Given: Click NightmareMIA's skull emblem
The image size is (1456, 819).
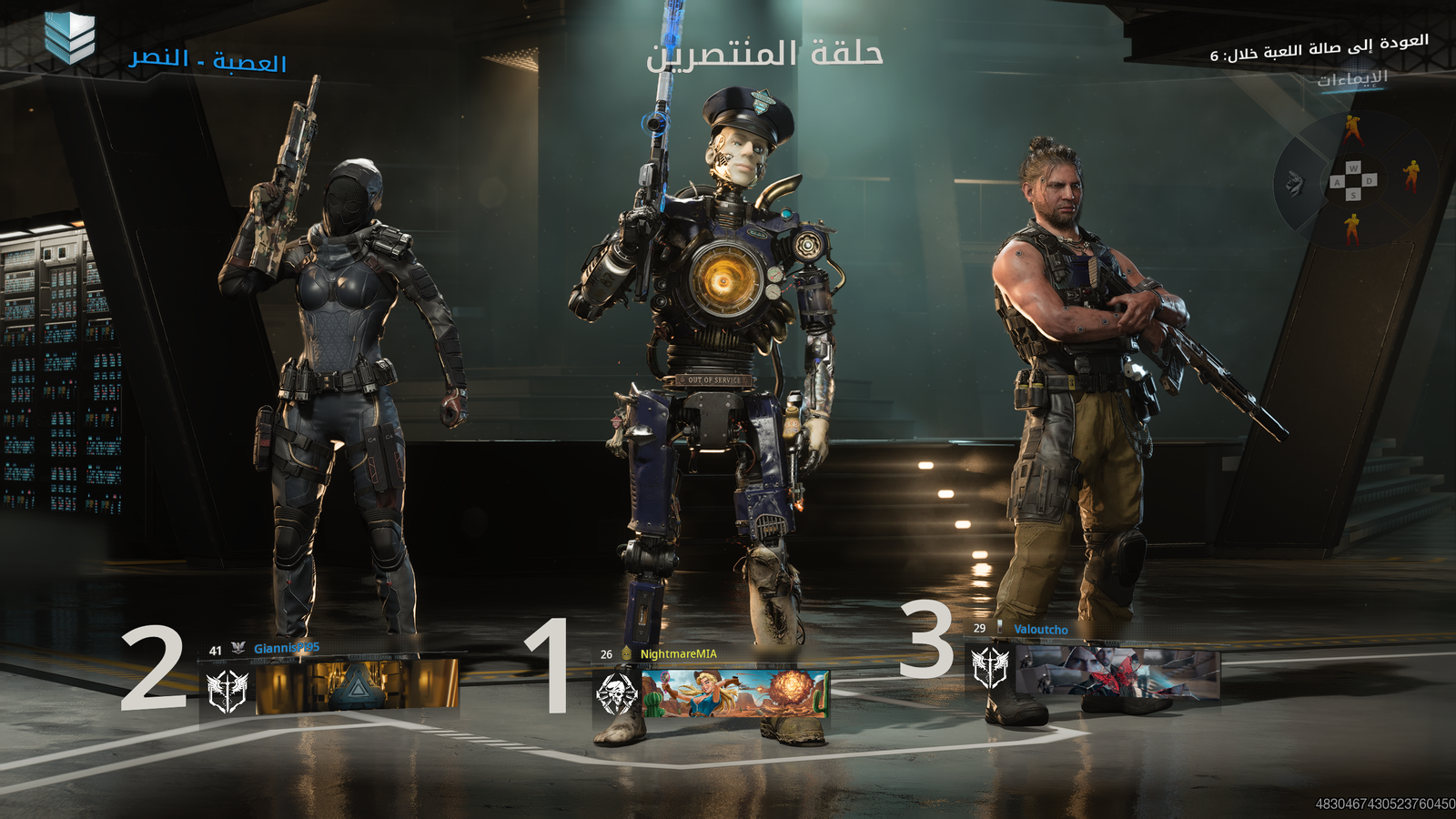Looking at the screenshot, I should (616, 694).
